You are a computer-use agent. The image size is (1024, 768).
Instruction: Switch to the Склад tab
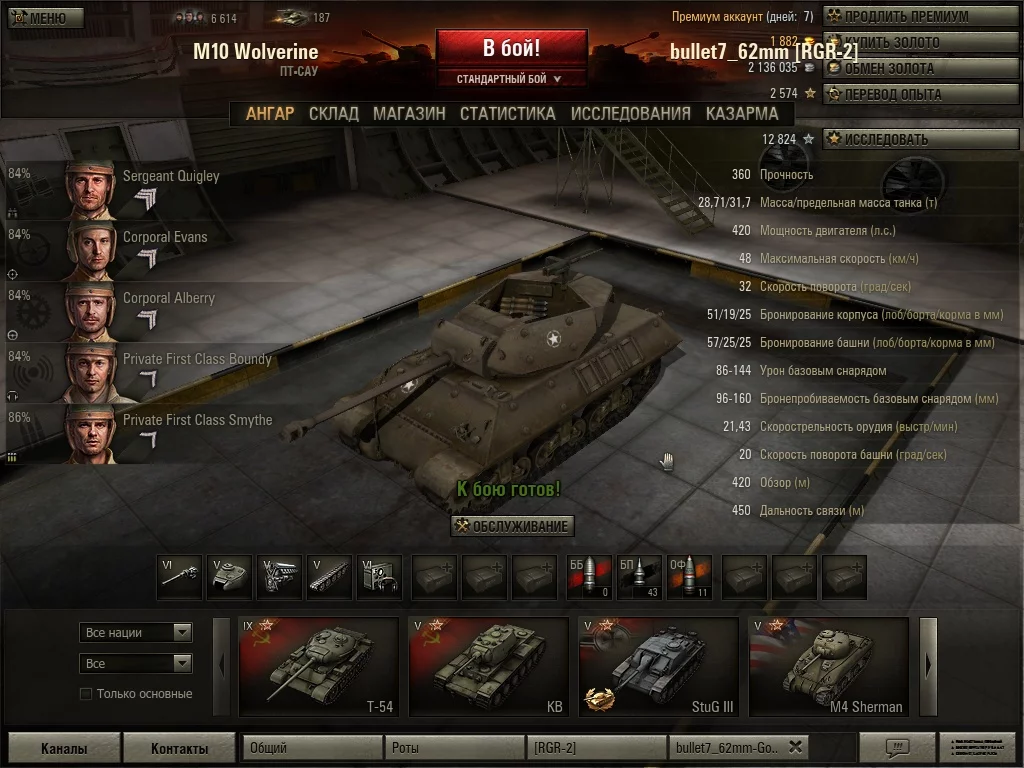click(x=333, y=113)
